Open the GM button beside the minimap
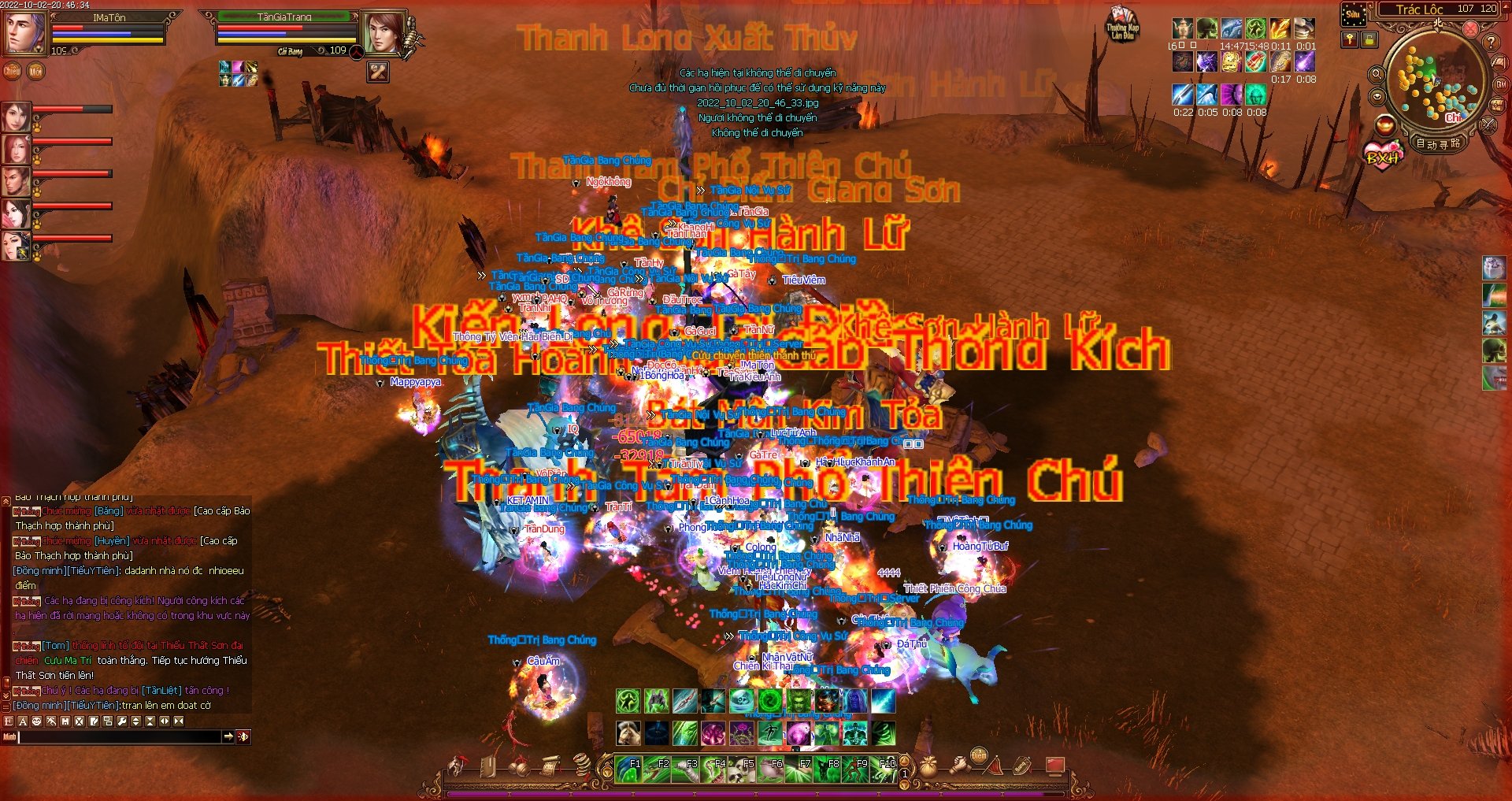 tap(1501, 84)
